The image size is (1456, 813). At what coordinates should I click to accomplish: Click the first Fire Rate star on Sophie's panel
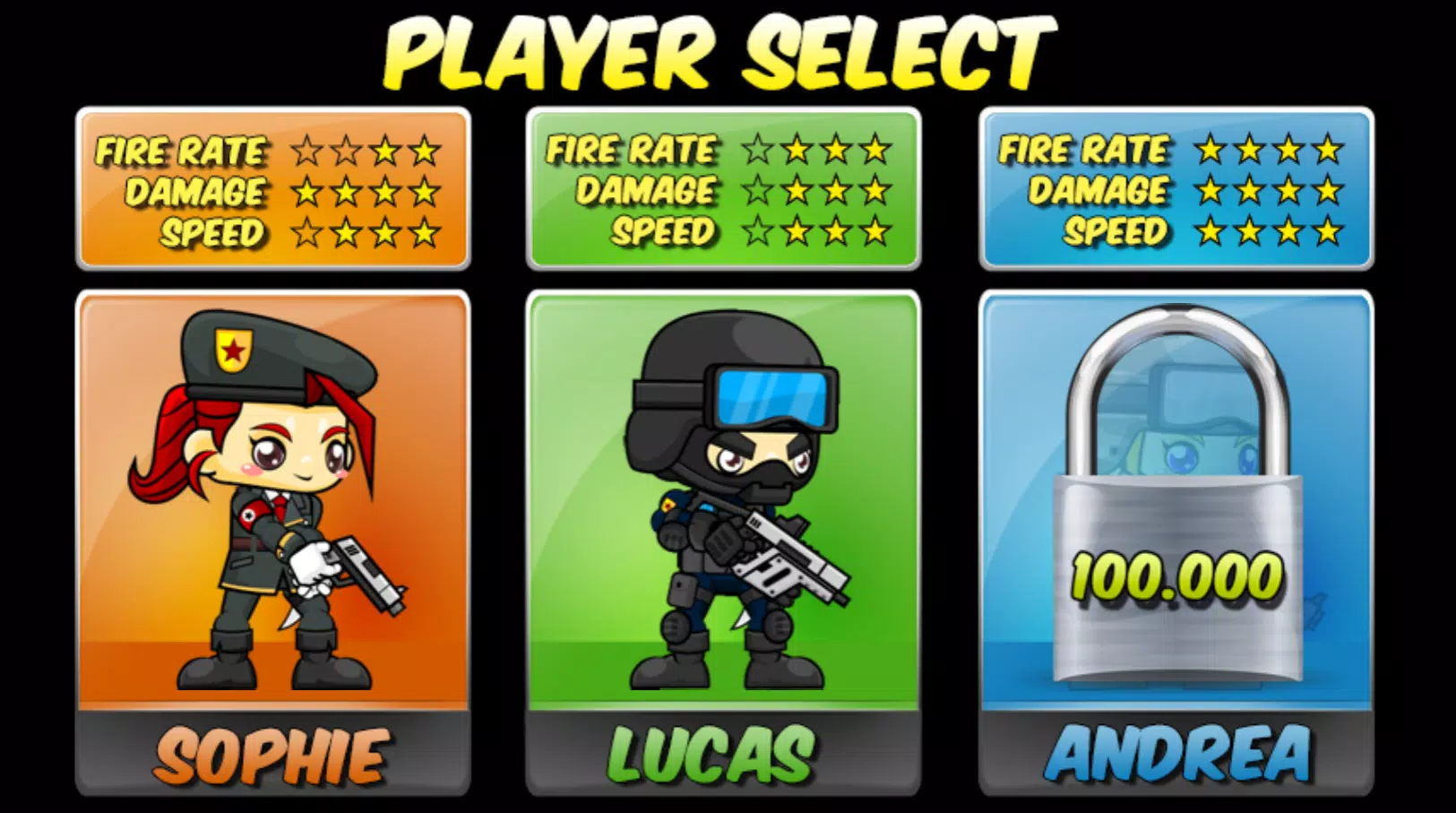(308, 150)
